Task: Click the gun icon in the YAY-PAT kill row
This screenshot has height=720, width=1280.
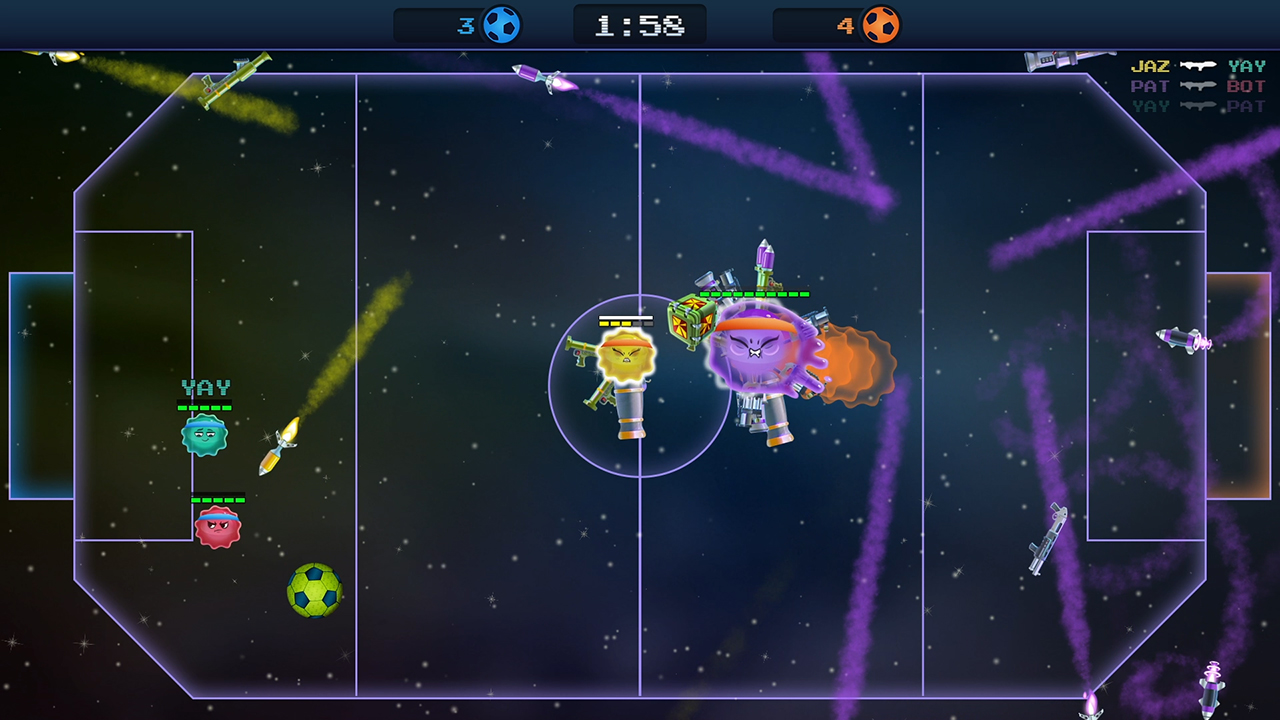Action: click(1198, 104)
